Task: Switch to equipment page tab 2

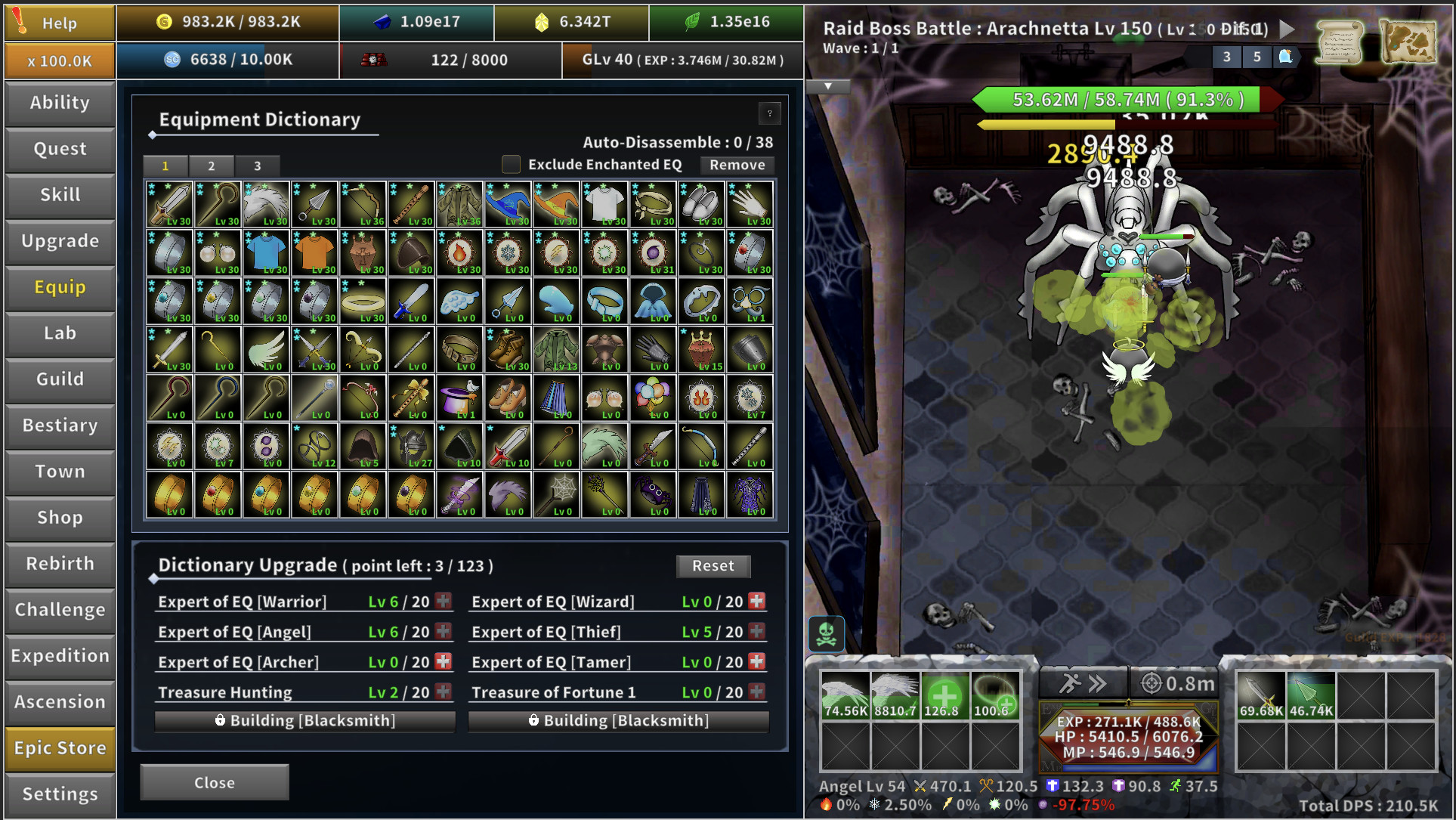Action: (212, 166)
